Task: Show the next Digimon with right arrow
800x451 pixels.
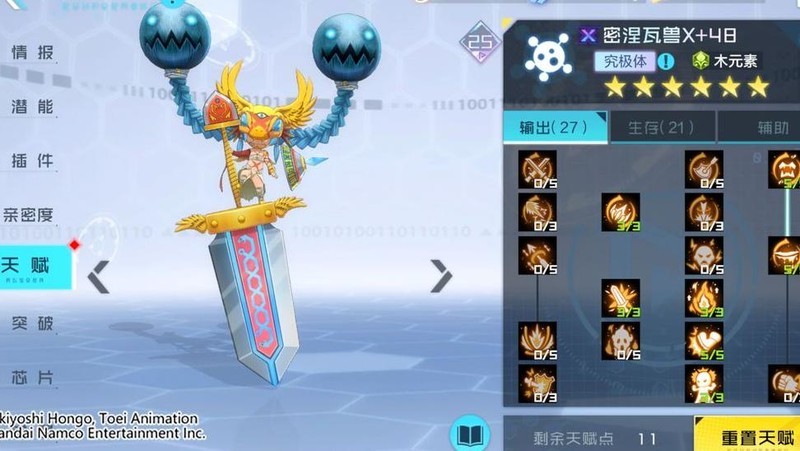Action: 441,276
